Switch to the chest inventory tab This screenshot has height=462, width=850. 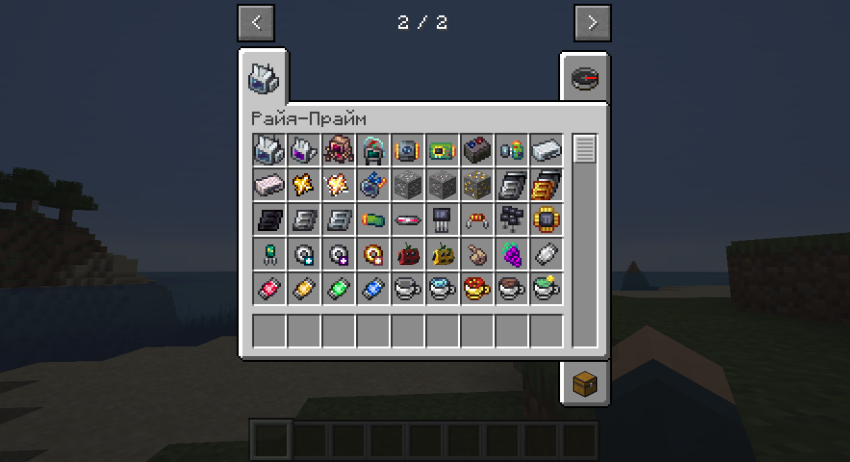(584, 382)
